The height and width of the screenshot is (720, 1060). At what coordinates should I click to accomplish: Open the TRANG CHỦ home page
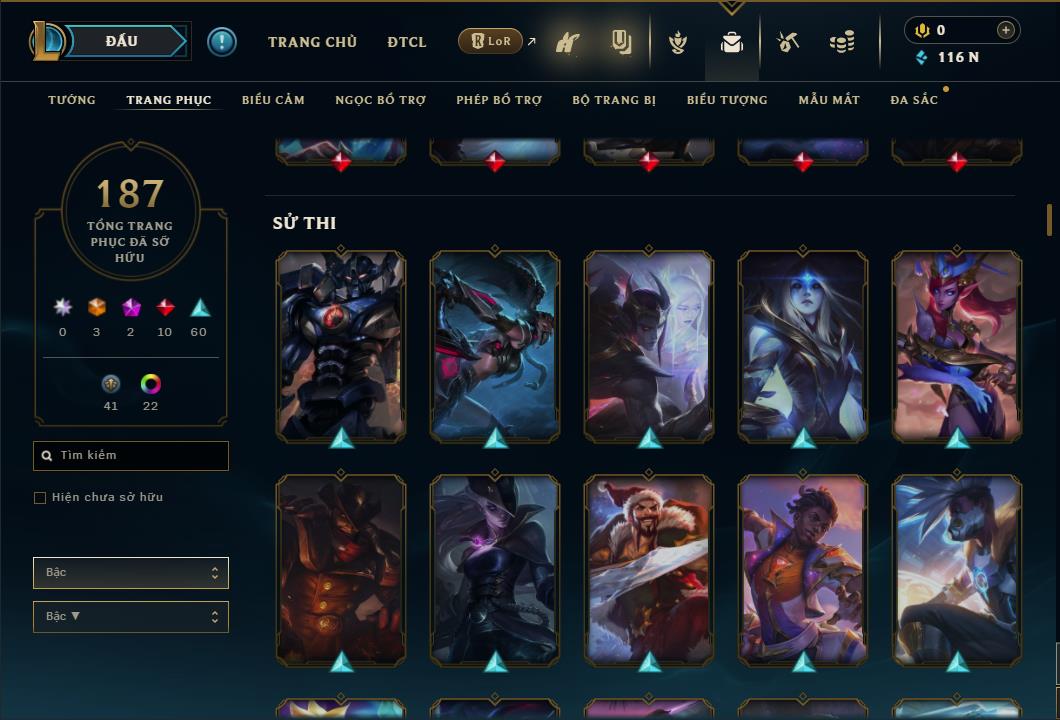coord(312,42)
